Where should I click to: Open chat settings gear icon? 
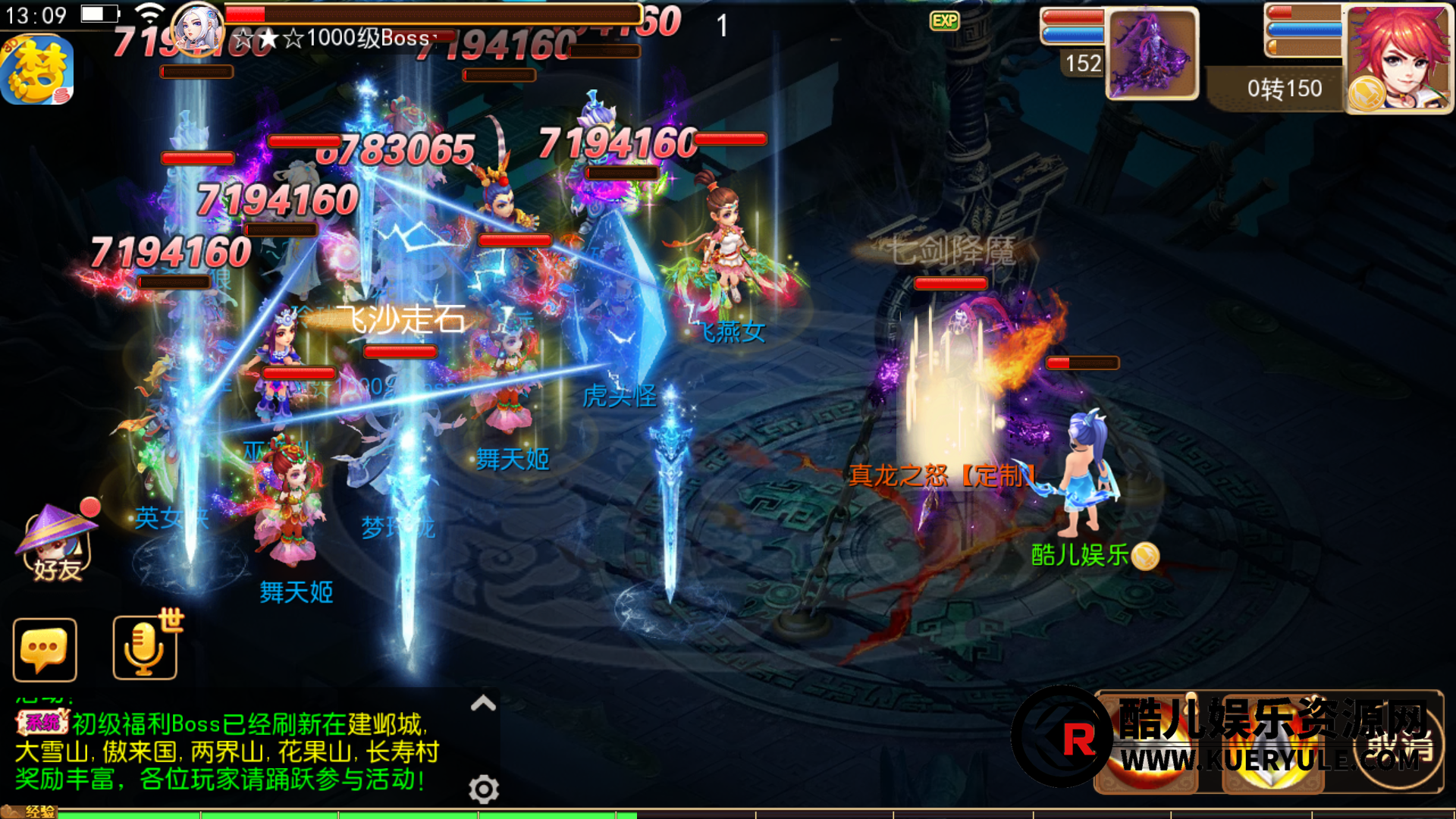tap(484, 789)
